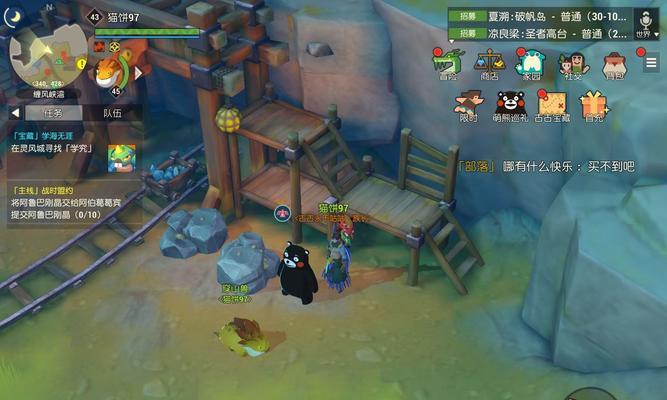
Task: Switch to the 队伍 team tab
Action: tap(111, 113)
